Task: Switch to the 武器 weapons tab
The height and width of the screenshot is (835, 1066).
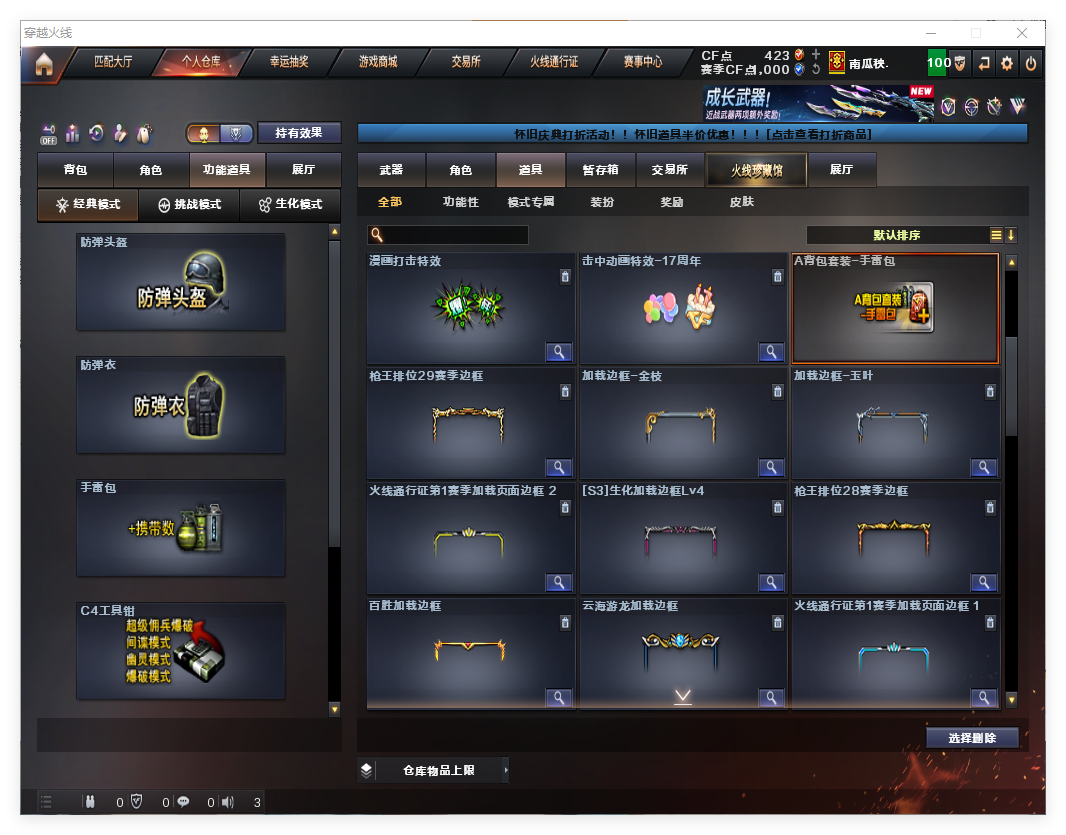Action: (x=391, y=170)
